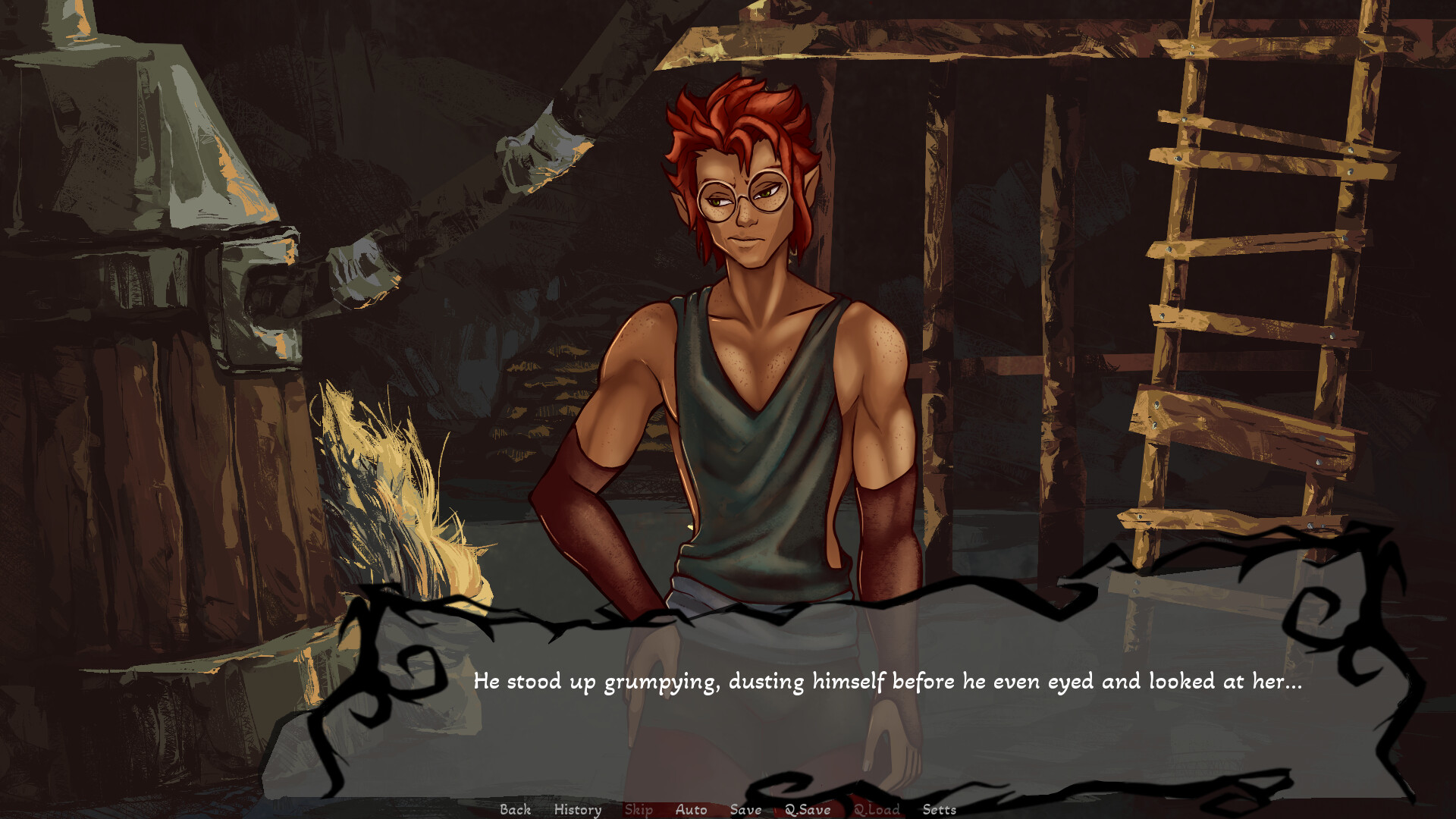Quick-load the last save via Q.Load

[877, 810]
